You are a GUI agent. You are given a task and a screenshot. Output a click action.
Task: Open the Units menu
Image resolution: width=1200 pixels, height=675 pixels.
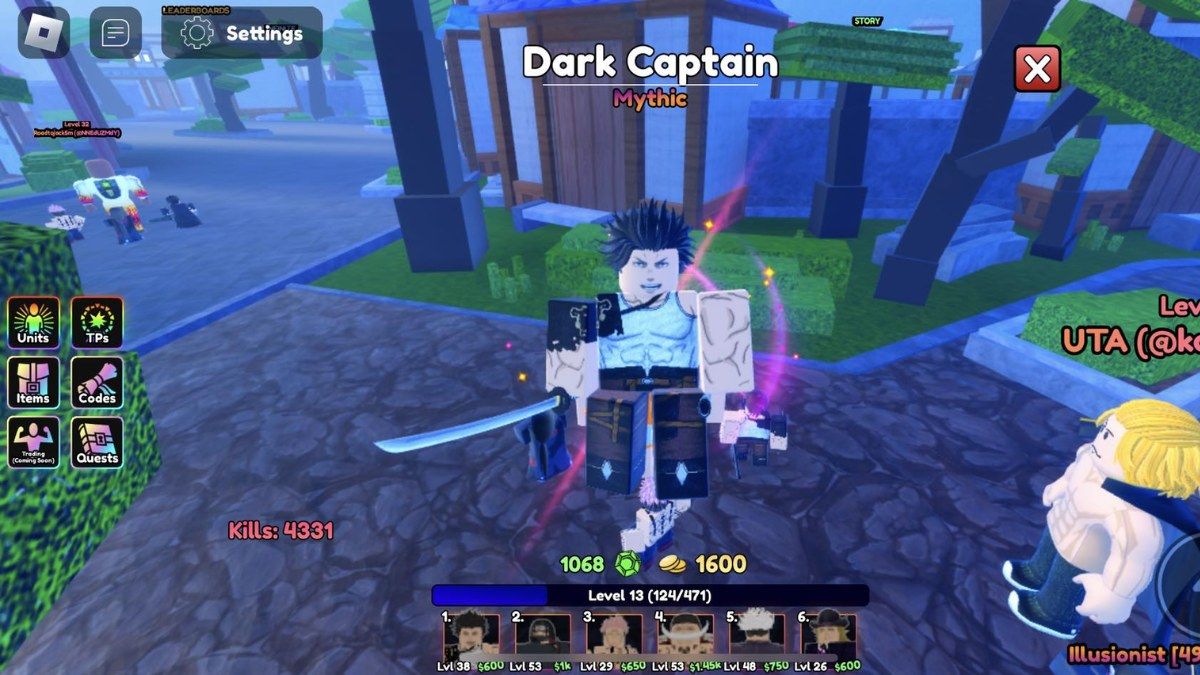[x=34, y=322]
